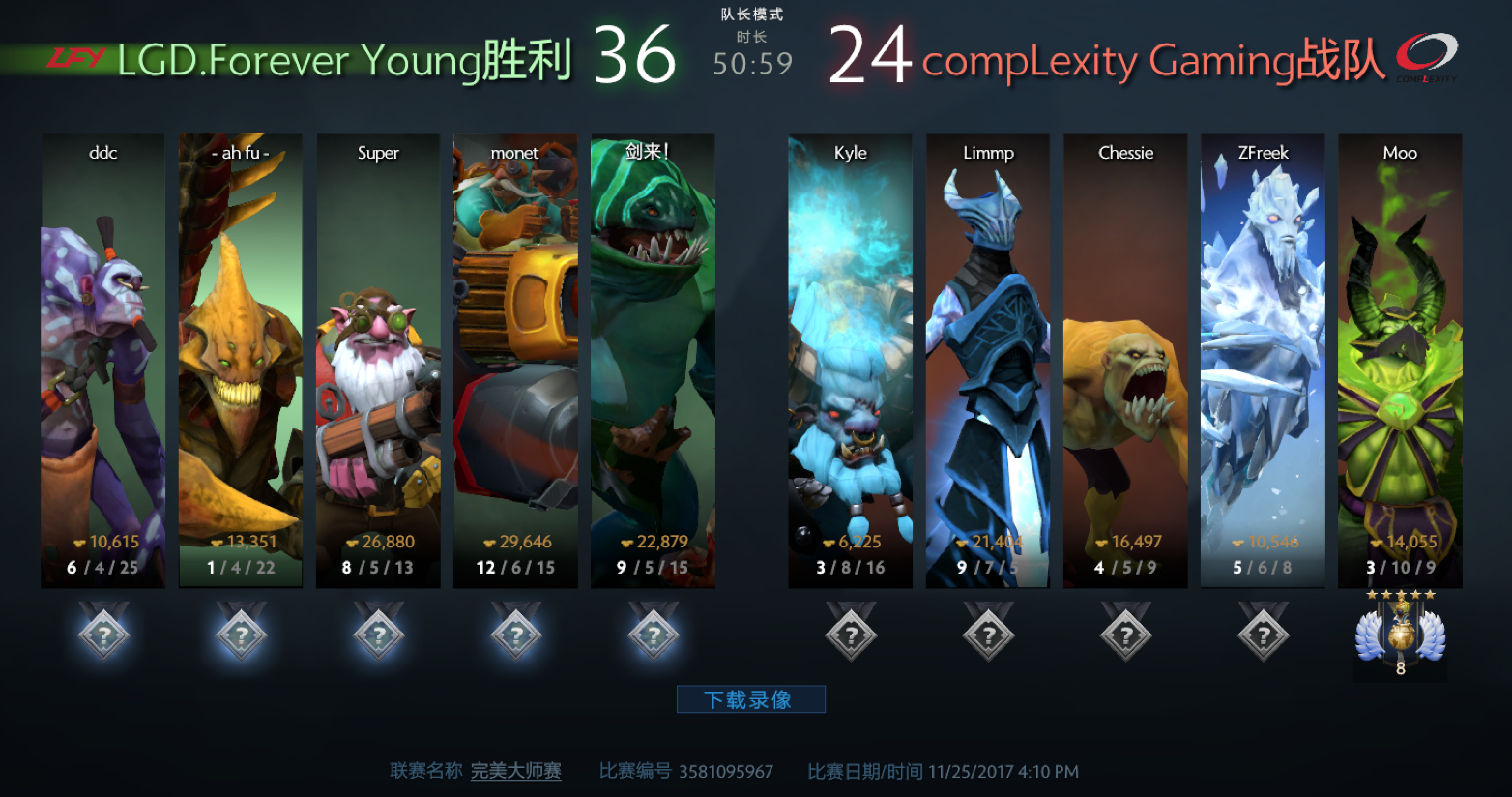
Task: Open the 完美大师赛 league link
Action: click(x=516, y=771)
